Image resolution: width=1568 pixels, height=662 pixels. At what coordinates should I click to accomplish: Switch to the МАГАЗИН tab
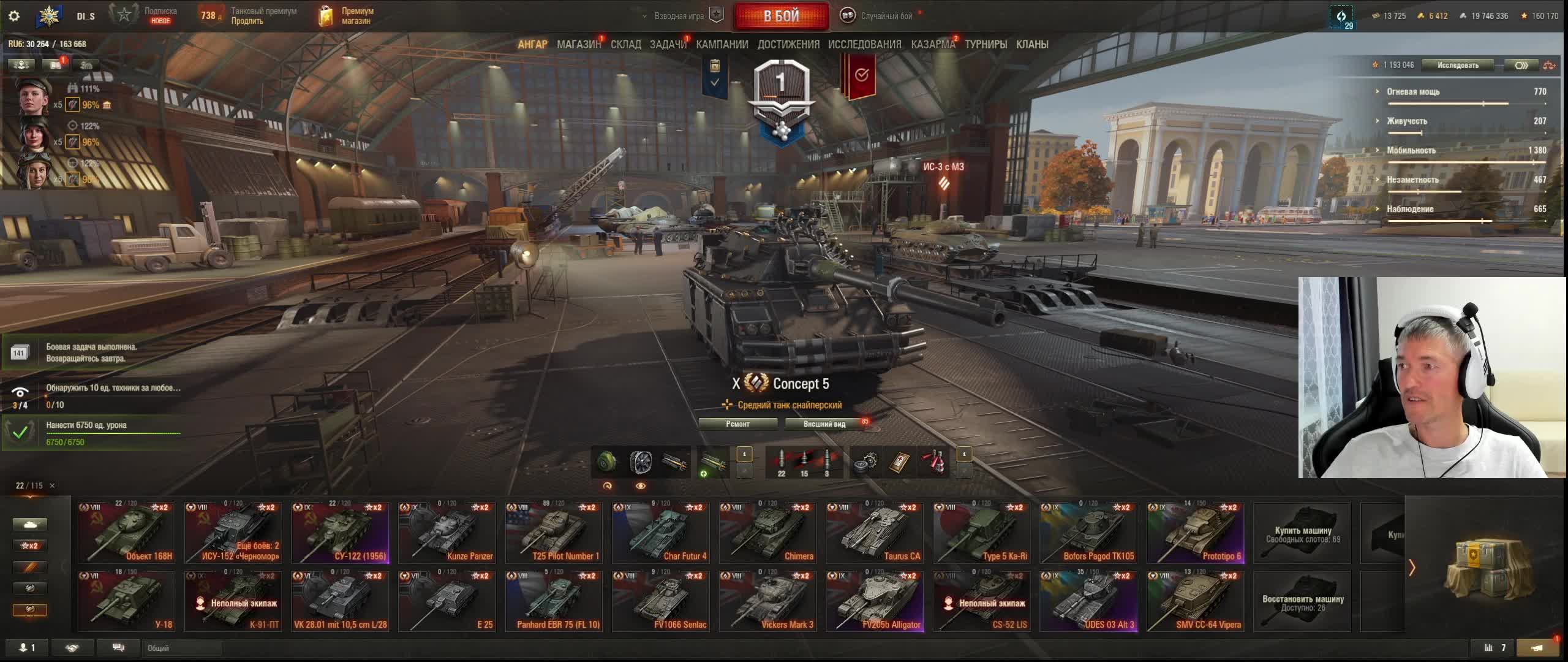pos(578,44)
